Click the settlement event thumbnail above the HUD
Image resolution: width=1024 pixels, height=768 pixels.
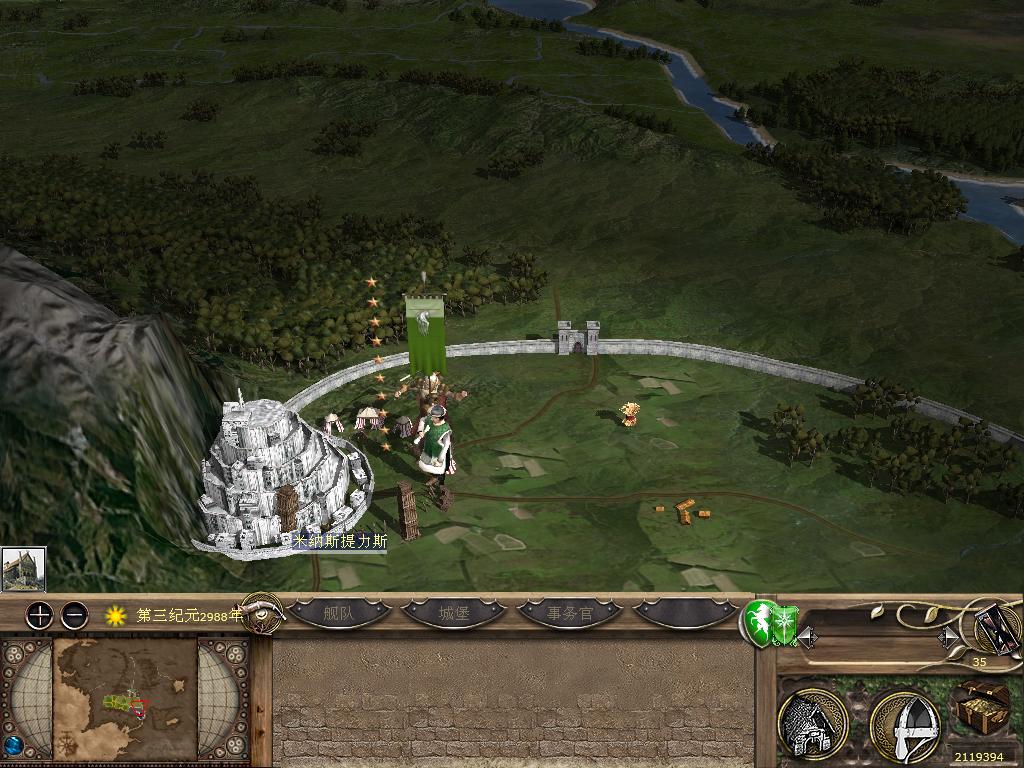[22, 569]
